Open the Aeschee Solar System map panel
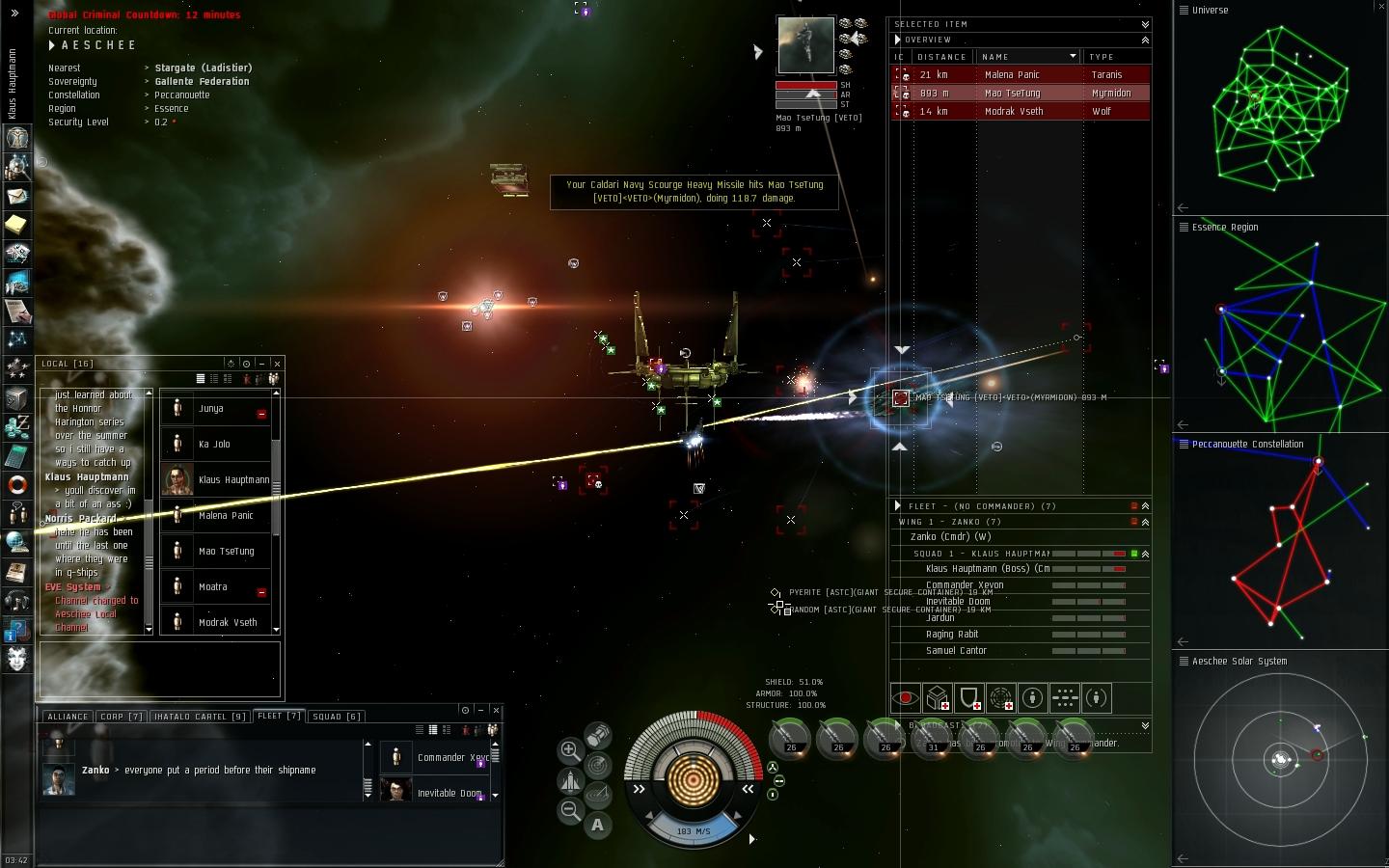This screenshot has height=868, width=1389. click(x=1239, y=662)
